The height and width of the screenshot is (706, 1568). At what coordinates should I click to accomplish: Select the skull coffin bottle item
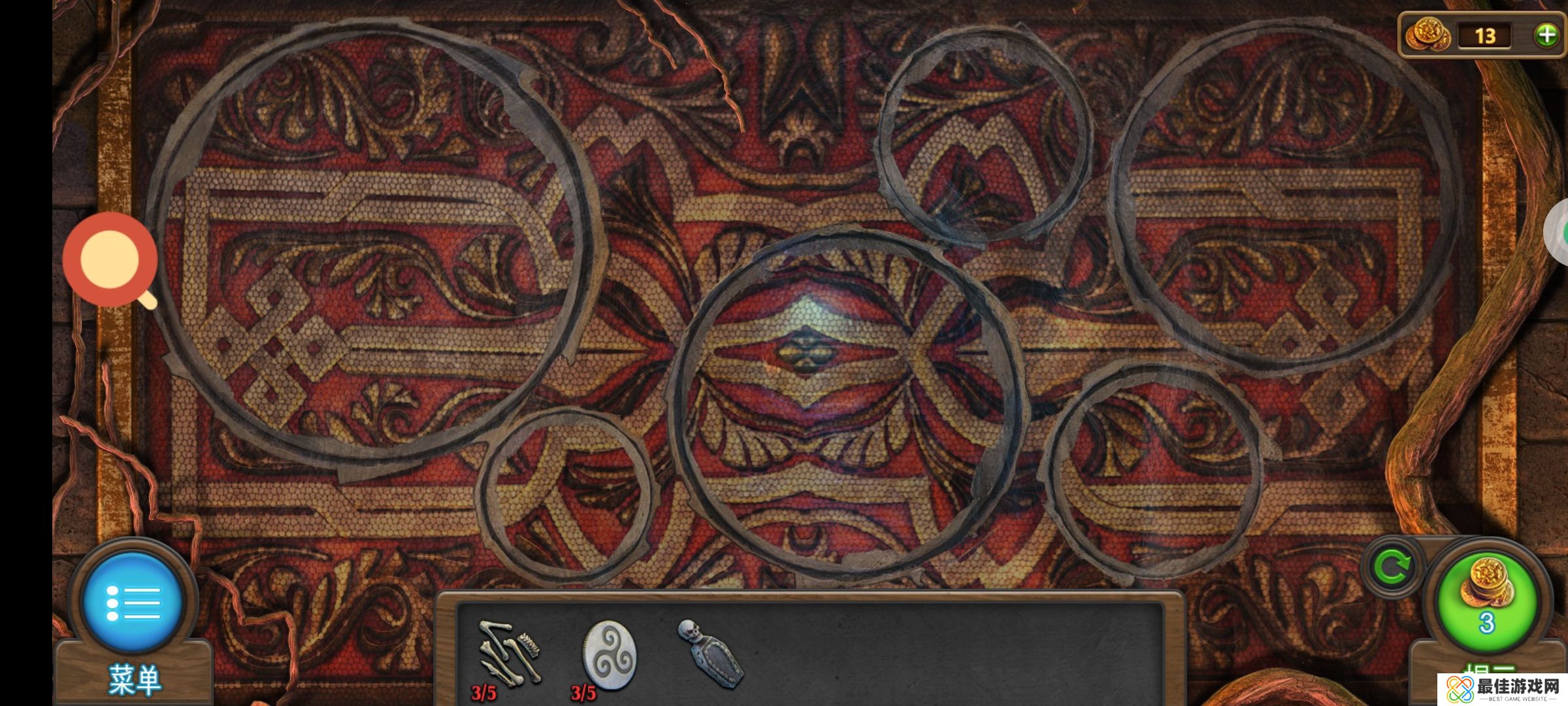[x=711, y=654]
